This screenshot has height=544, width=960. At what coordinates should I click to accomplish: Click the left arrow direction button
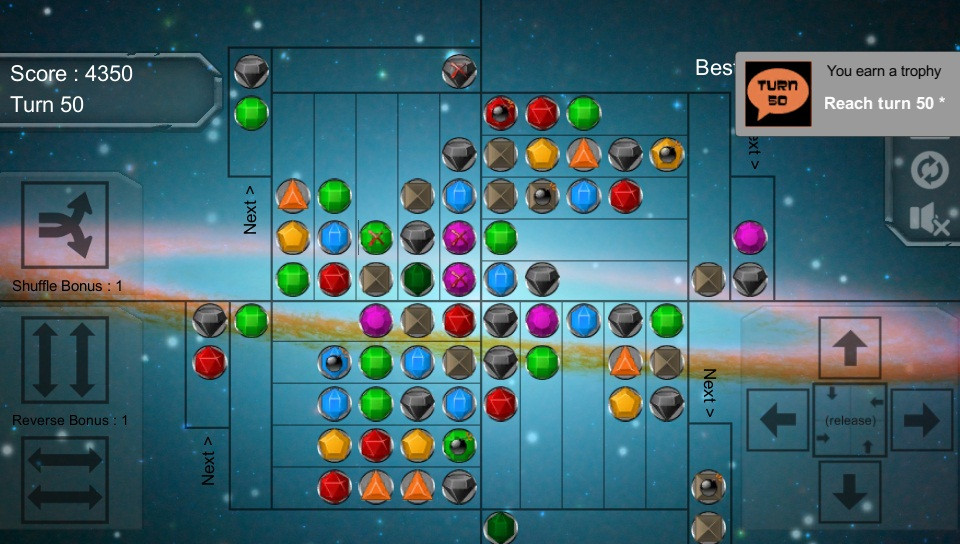pos(778,420)
